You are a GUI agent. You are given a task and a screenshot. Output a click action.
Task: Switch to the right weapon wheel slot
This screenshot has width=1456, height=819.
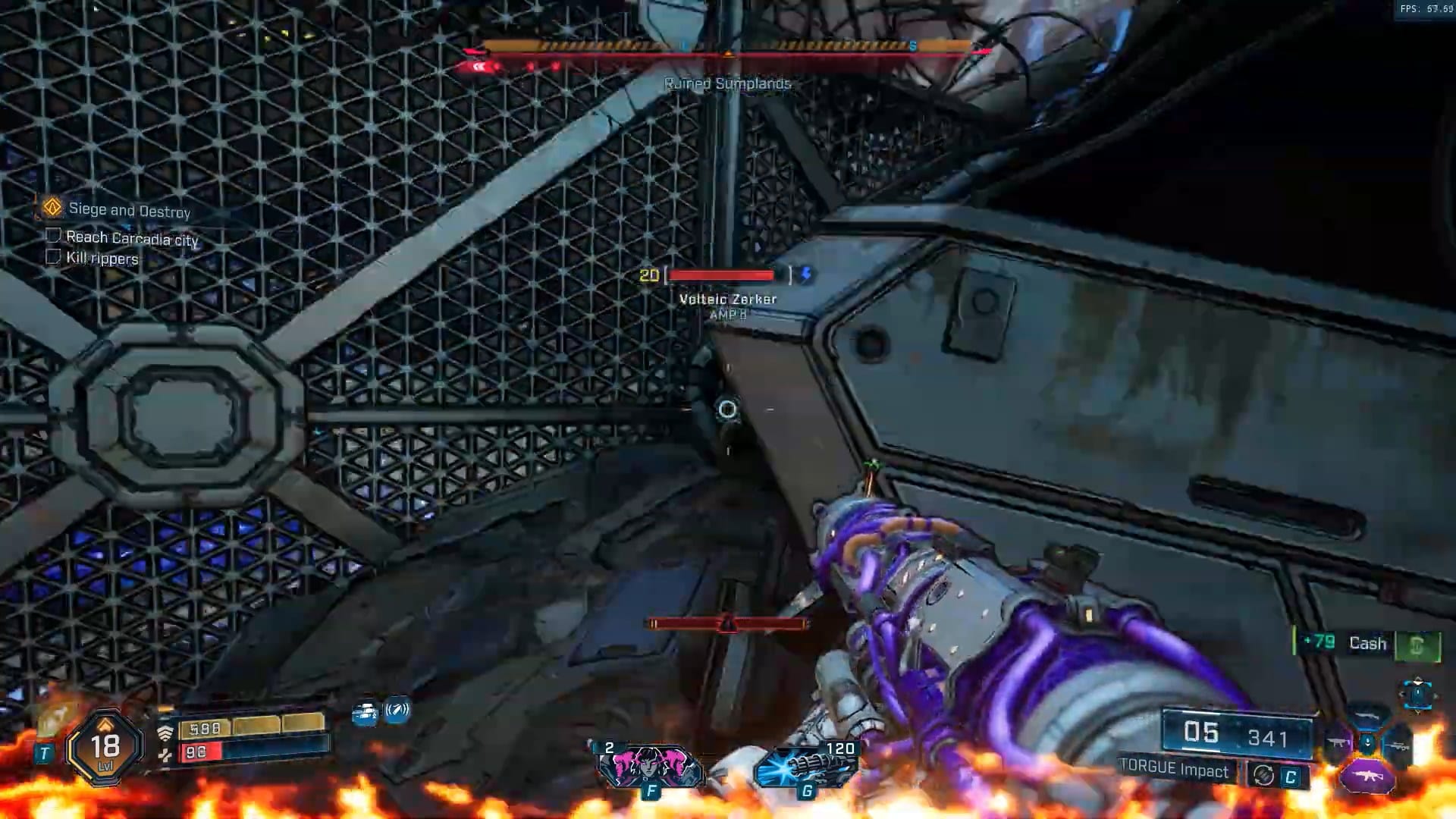point(1398,747)
